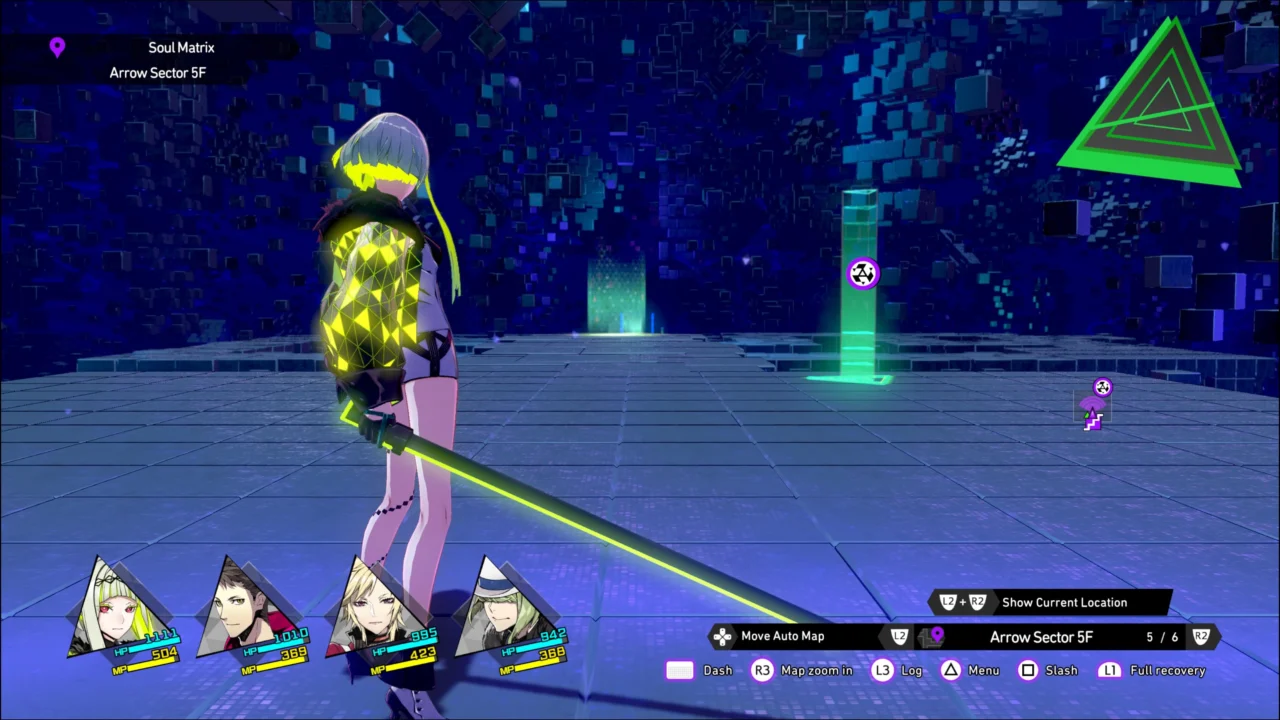The height and width of the screenshot is (720, 1280).
Task: Click the Slash square button prompt
Action: click(1028, 670)
